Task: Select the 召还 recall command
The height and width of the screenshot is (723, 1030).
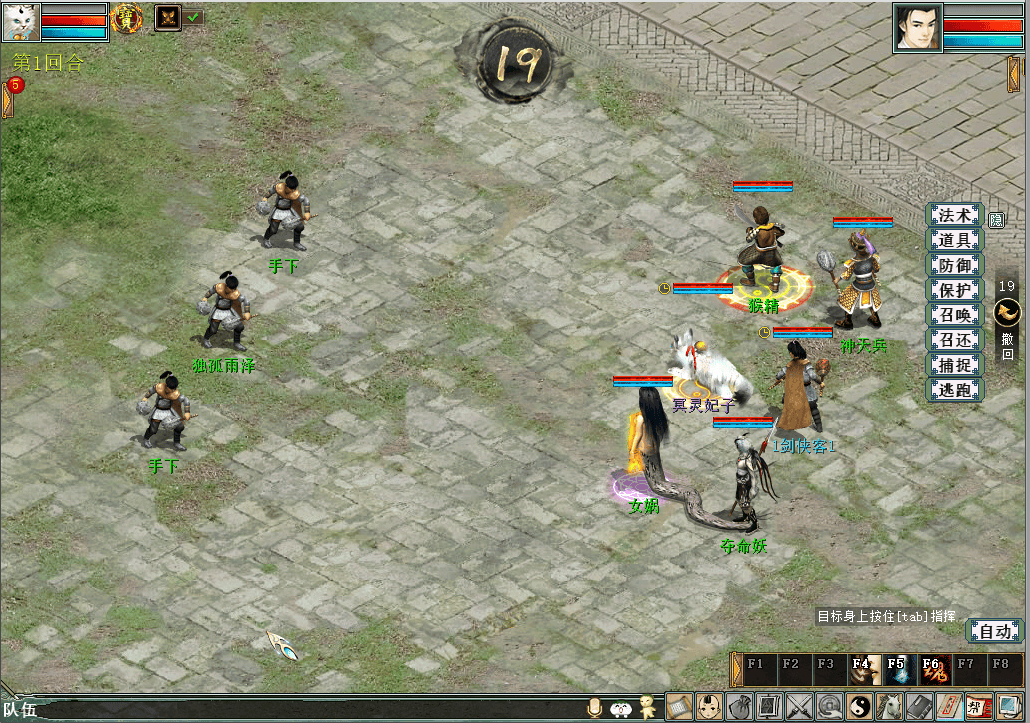Action: 954,340
